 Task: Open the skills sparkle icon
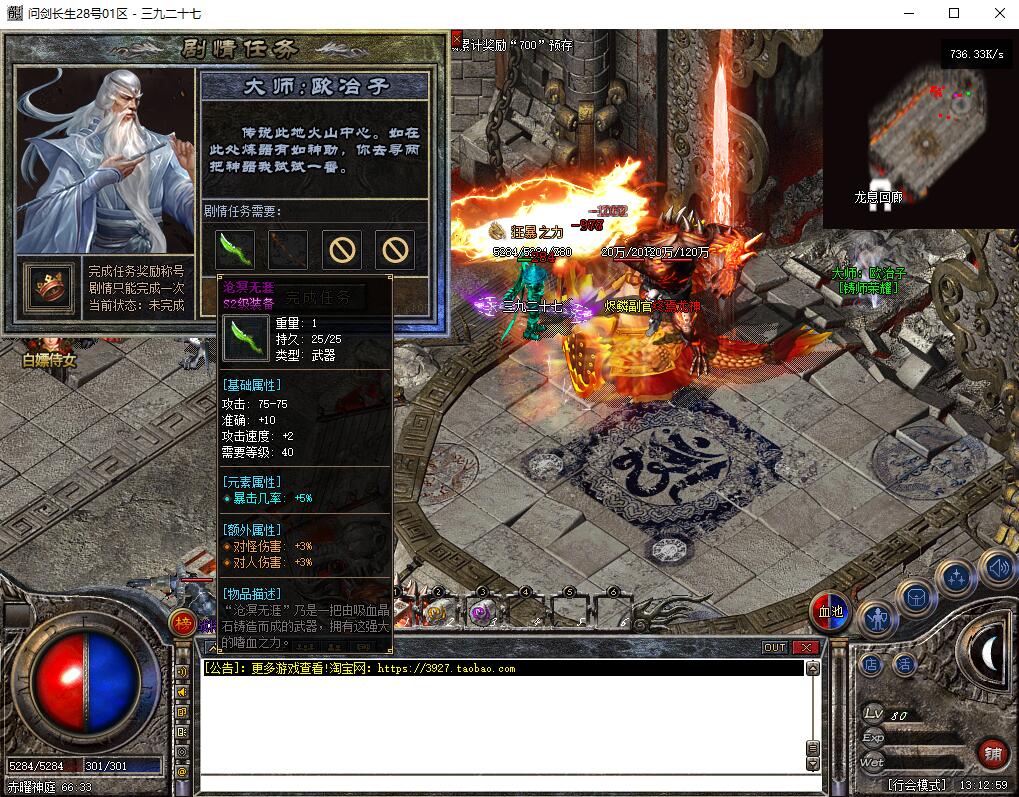[958, 577]
